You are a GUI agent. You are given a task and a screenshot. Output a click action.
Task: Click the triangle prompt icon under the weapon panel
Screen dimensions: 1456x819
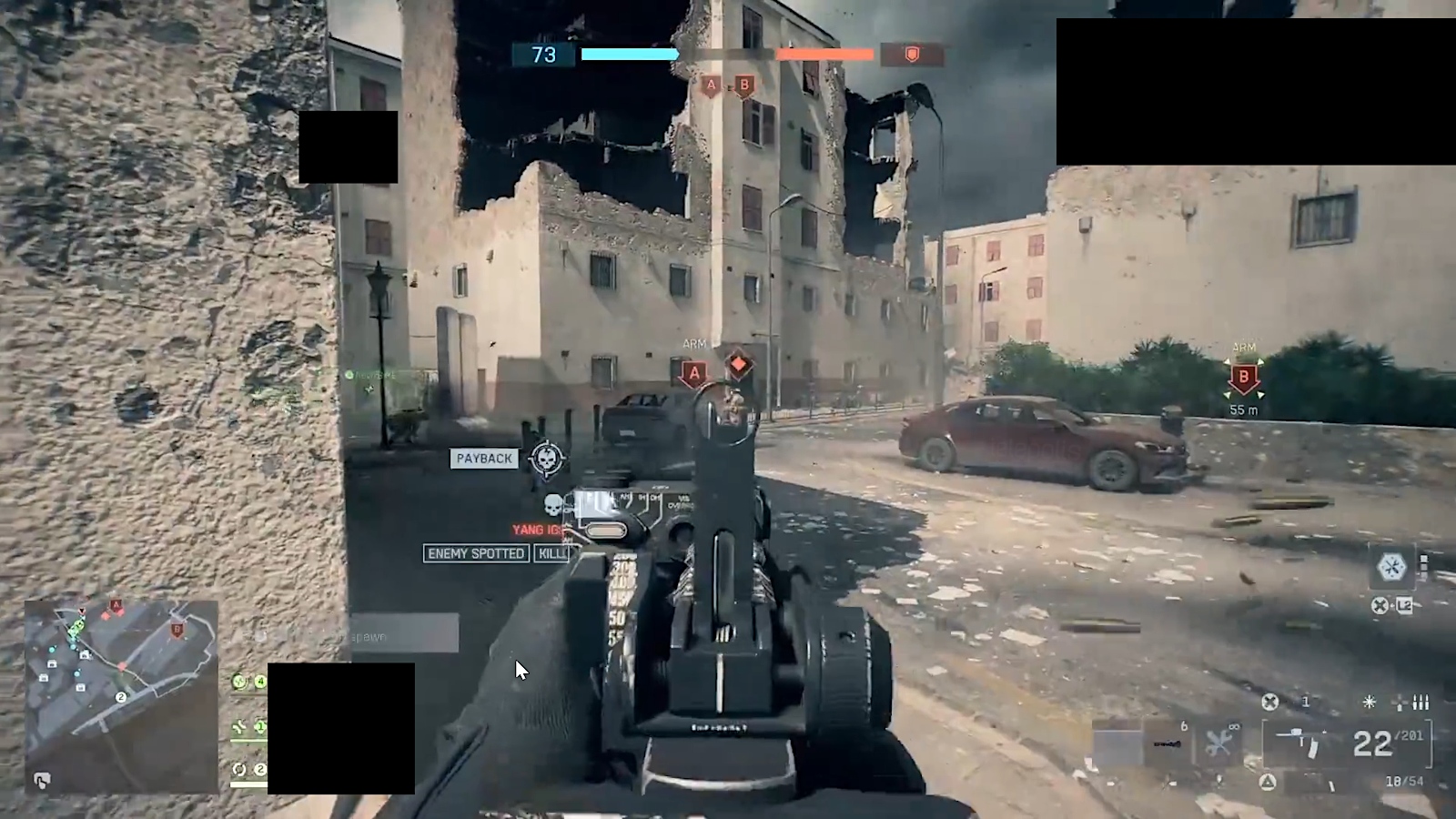pos(1267,781)
